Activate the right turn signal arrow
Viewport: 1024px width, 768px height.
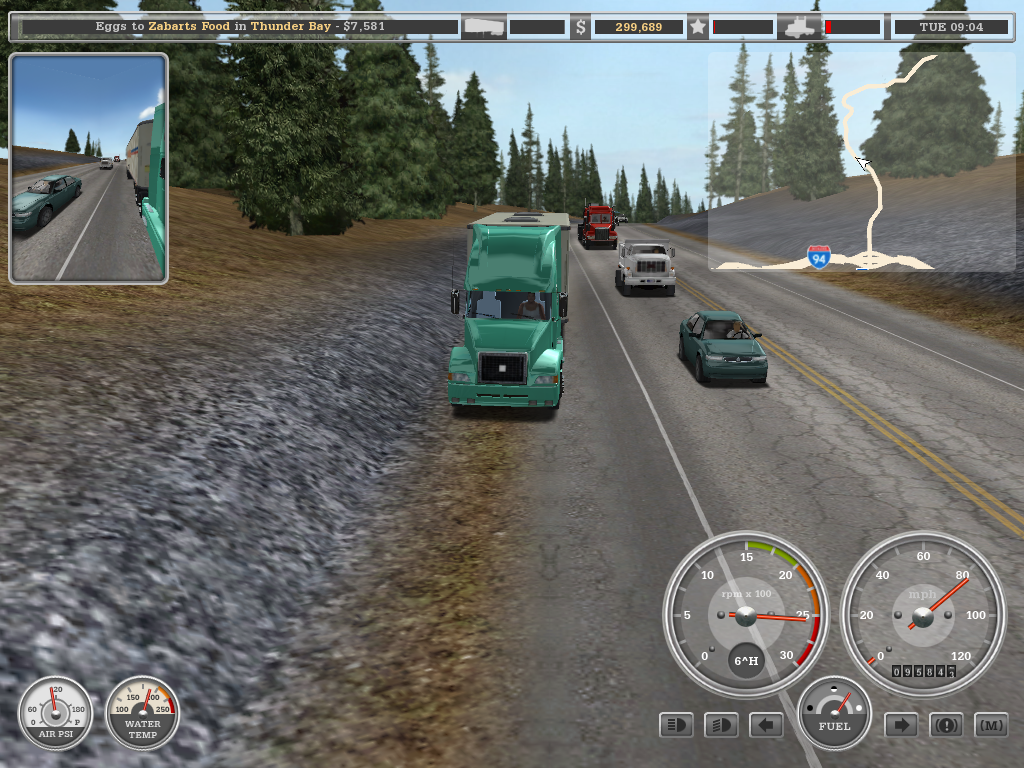(x=901, y=725)
